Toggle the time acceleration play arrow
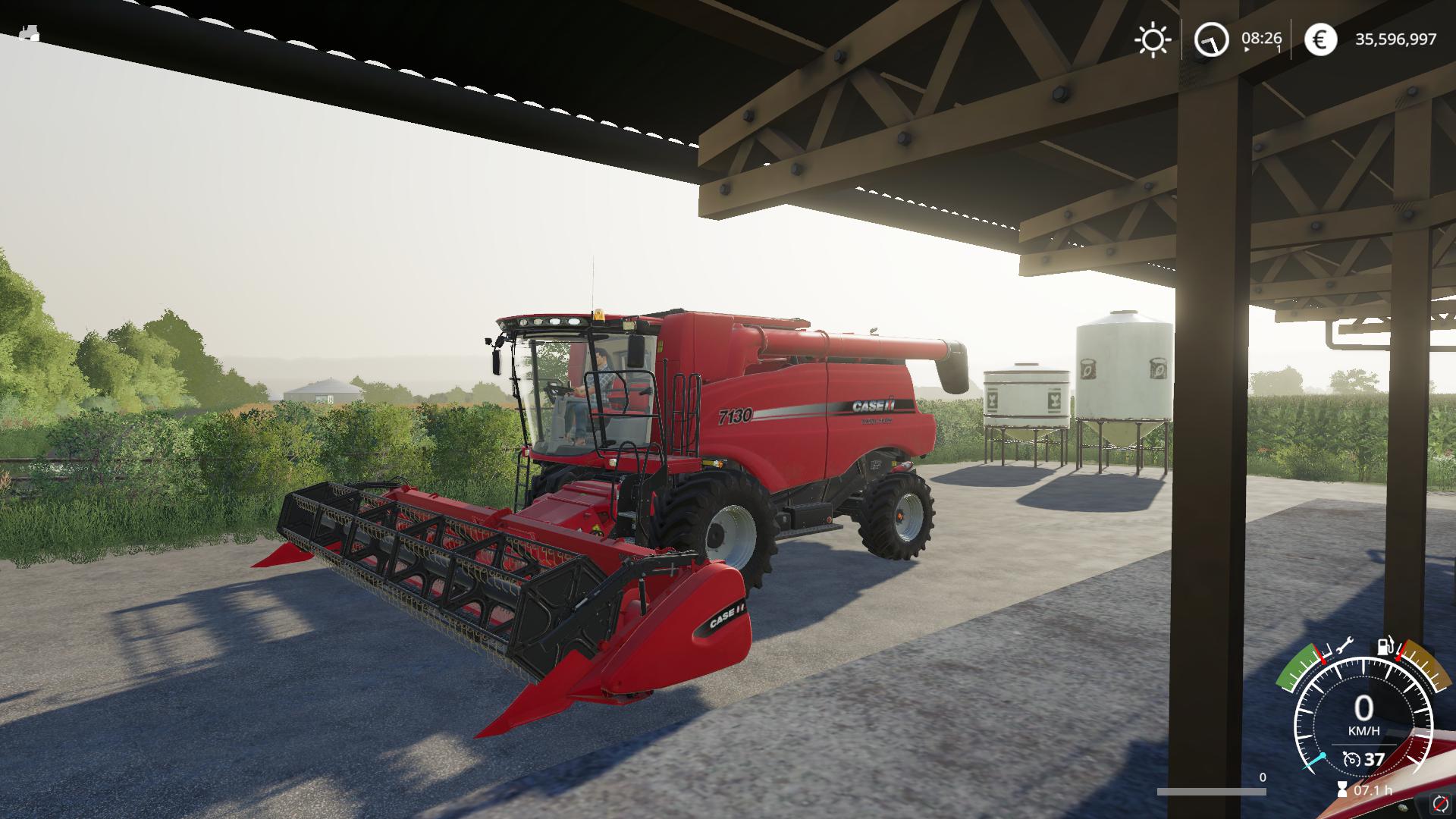The width and height of the screenshot is (1456, 819). (1247, 49)
